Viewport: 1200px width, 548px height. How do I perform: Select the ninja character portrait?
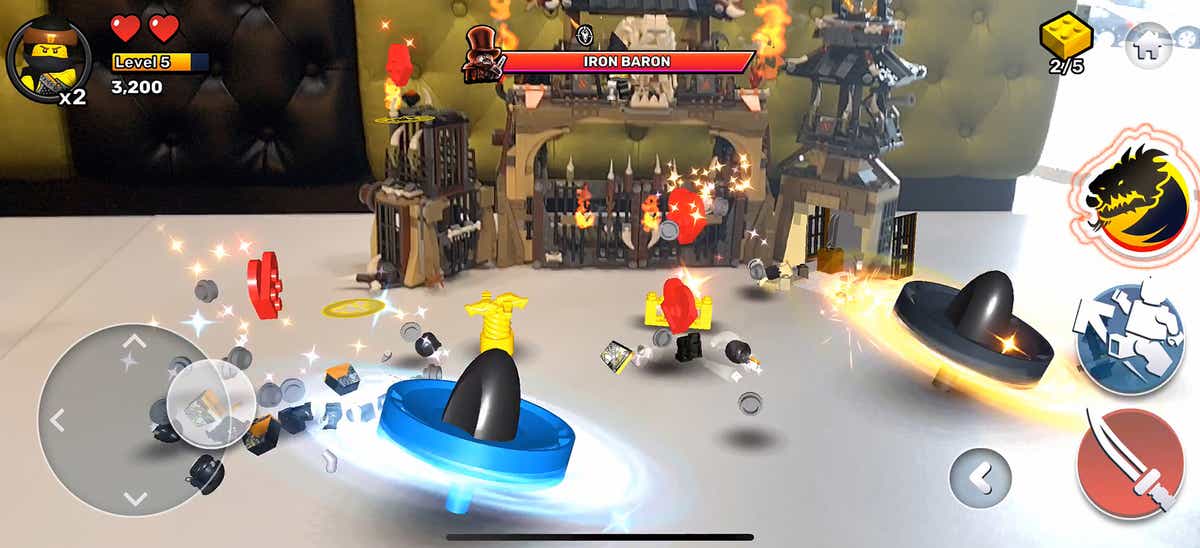(x=41, y=56)
